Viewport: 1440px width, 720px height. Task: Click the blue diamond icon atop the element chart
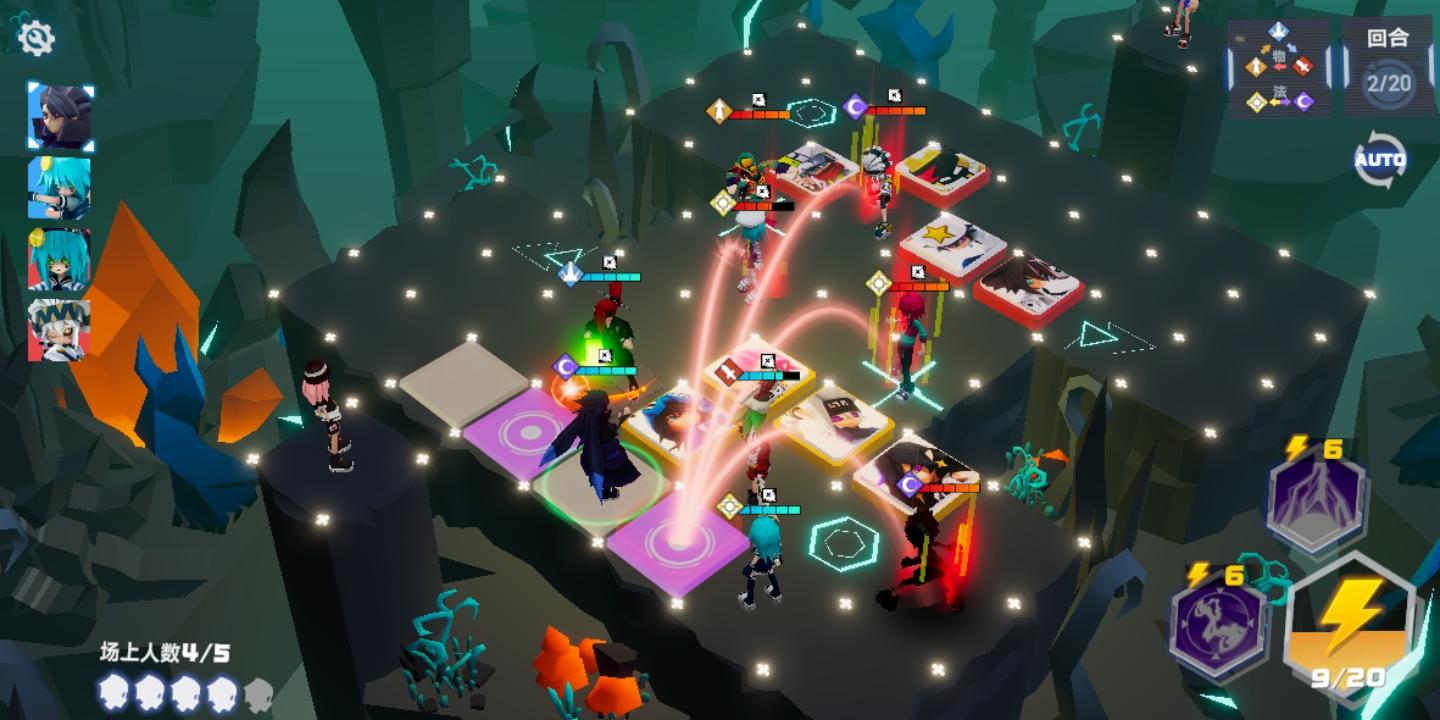(1278, 31)
